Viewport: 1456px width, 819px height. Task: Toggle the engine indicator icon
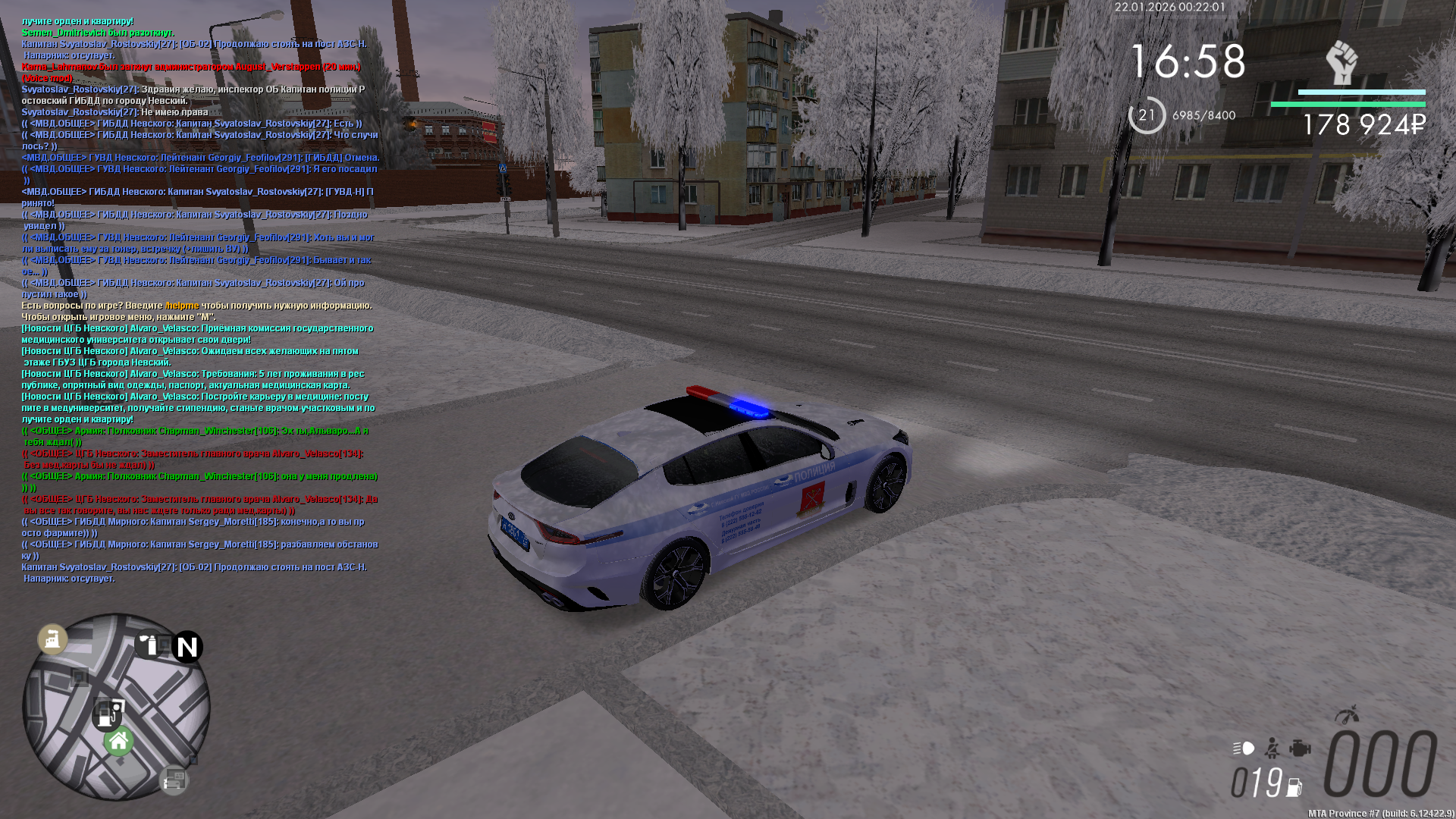point(1300,748)
